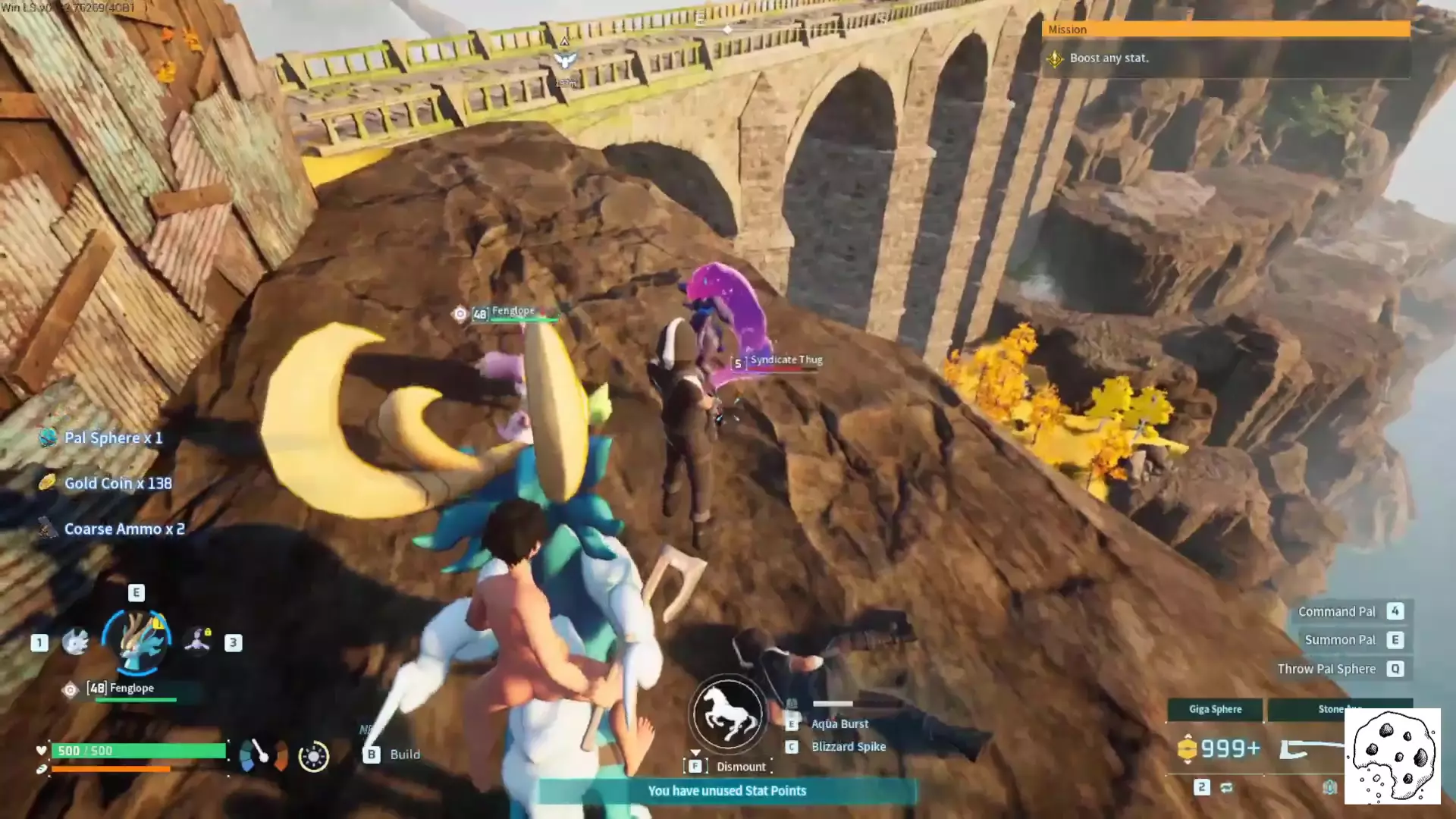1456x819 pixels.
Task: Click the cookie overlay logo
Action: (x=1392, y=756)
